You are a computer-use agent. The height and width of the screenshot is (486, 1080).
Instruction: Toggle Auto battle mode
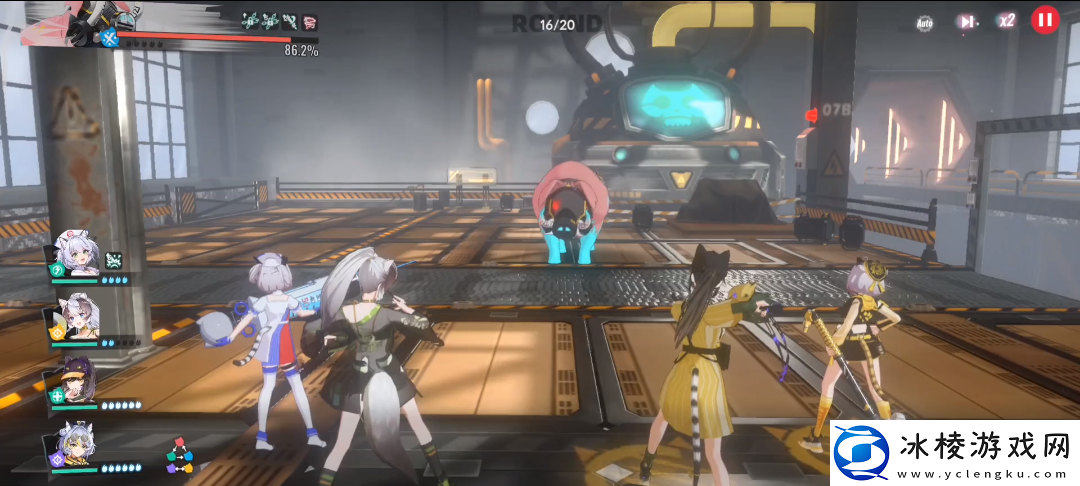tap(925, 22)
